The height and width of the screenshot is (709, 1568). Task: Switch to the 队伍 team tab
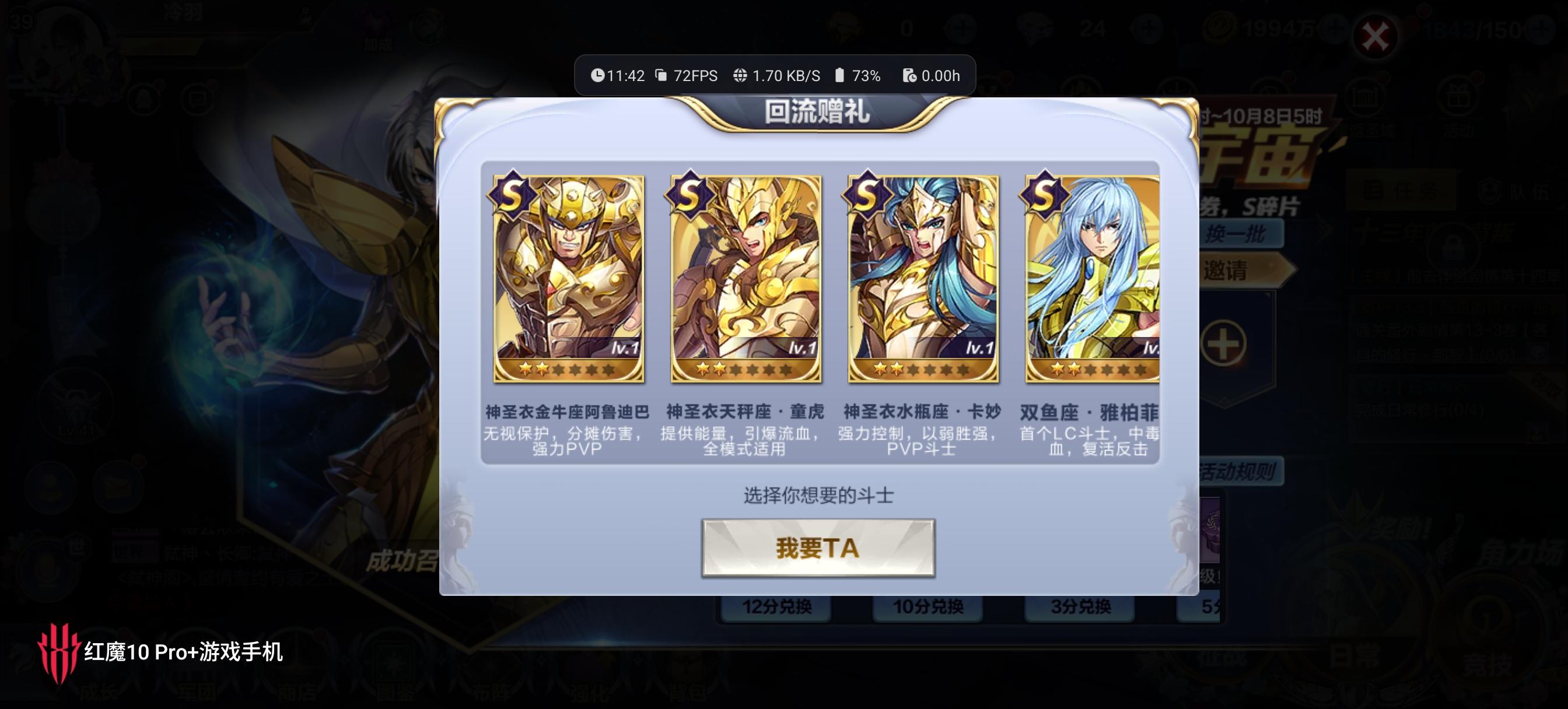1513,190
